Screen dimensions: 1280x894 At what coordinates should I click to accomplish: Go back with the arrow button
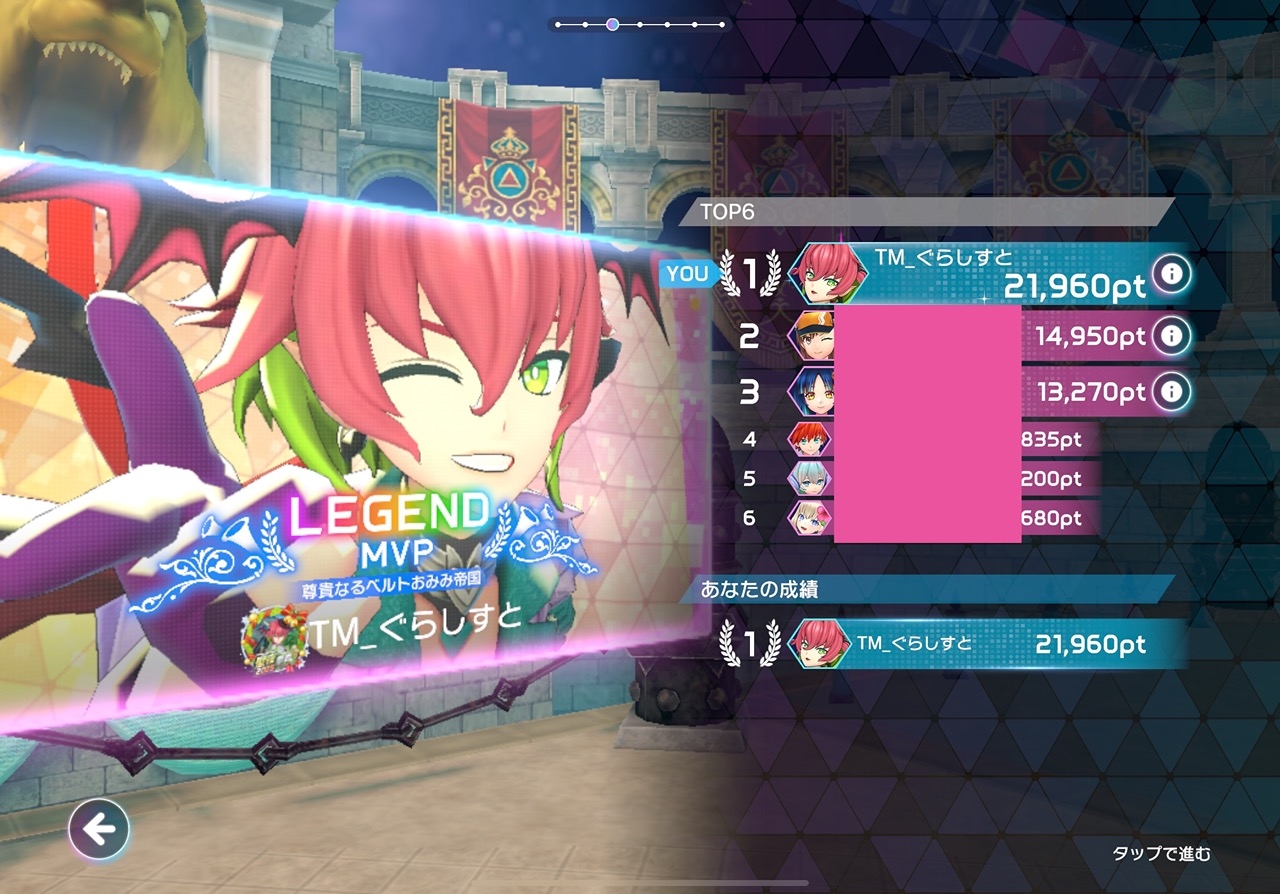click(x=99, y=828)
